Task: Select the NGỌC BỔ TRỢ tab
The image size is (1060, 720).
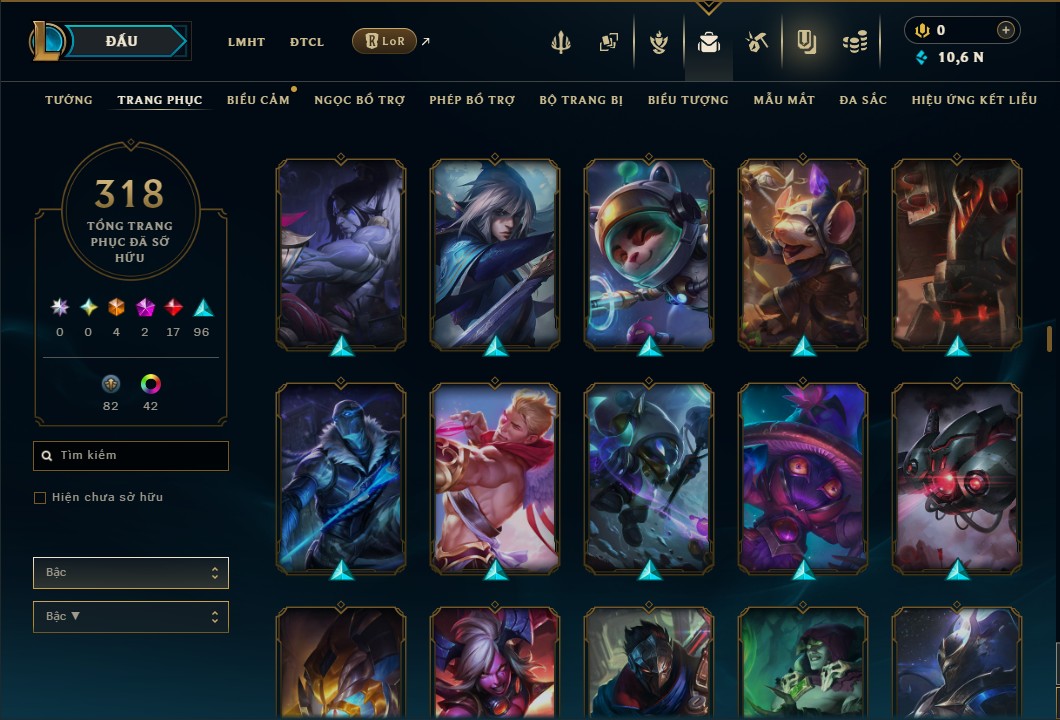Action: click(x=359, y=100)
